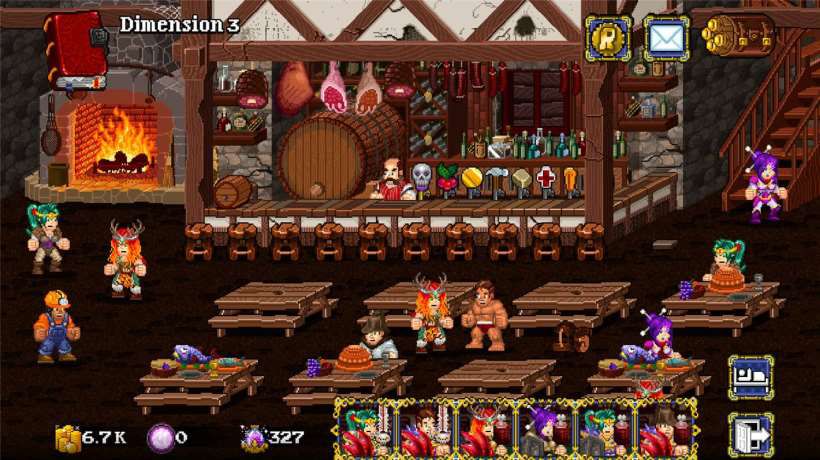Open the red journal book
This screenshot has width=820, height=460.
77,49
